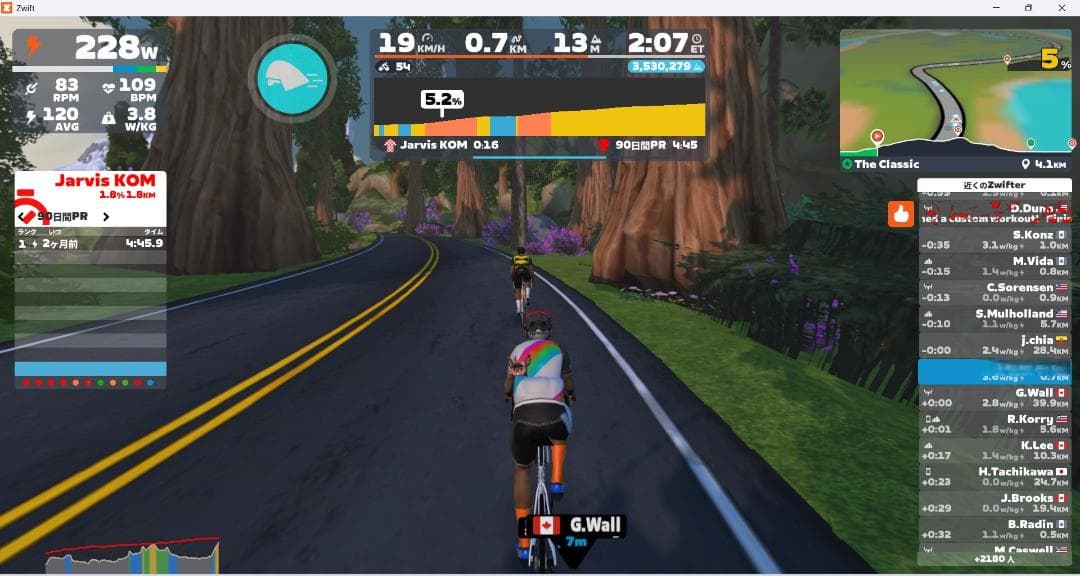1080x576 pixels.
Task: Close the Zwift window
Action: coord(1062,8)
